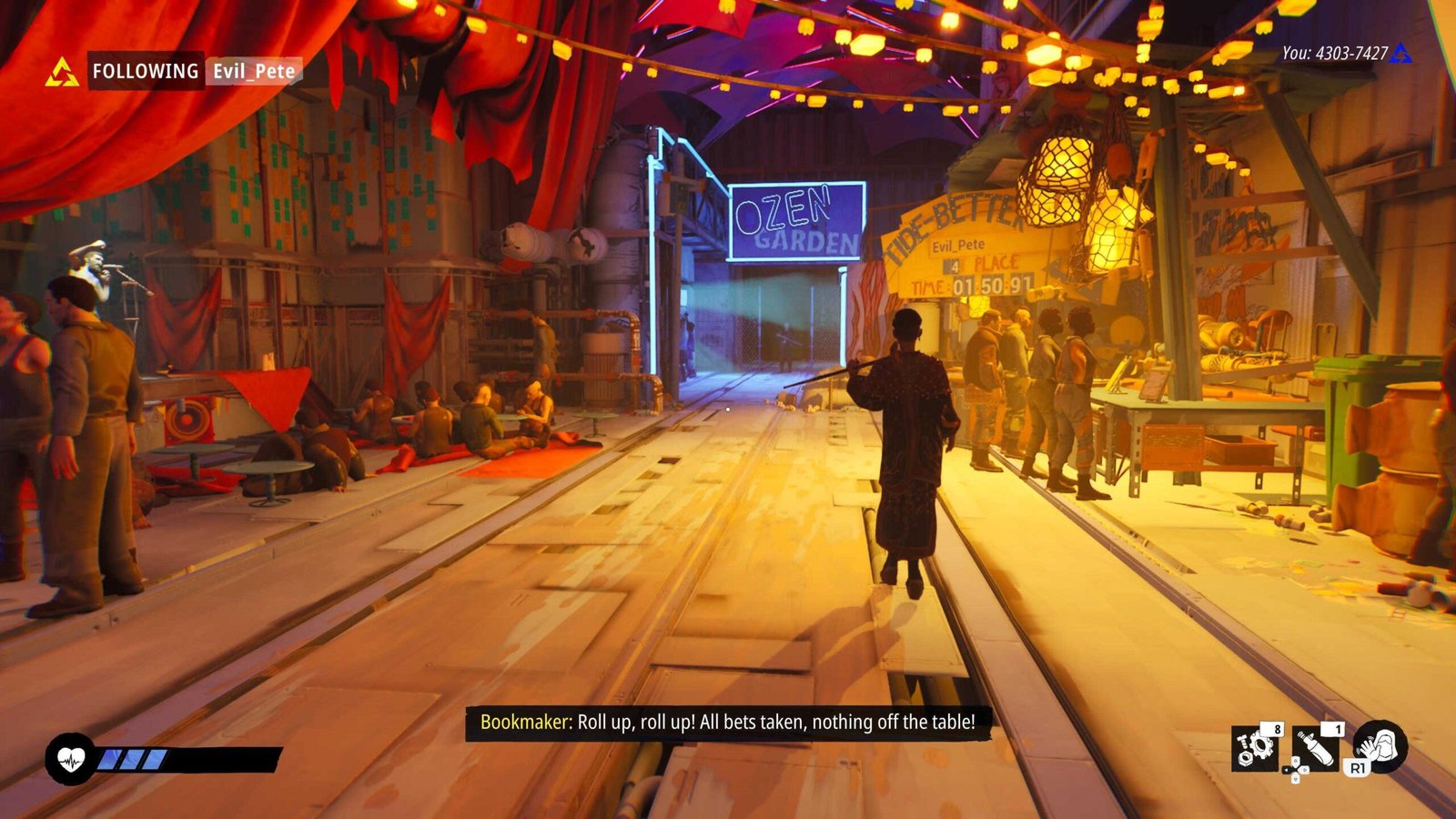1456x819 pixels.
Task: Click the Following Evil_Pete spectate label
Action: click(194, 71)
